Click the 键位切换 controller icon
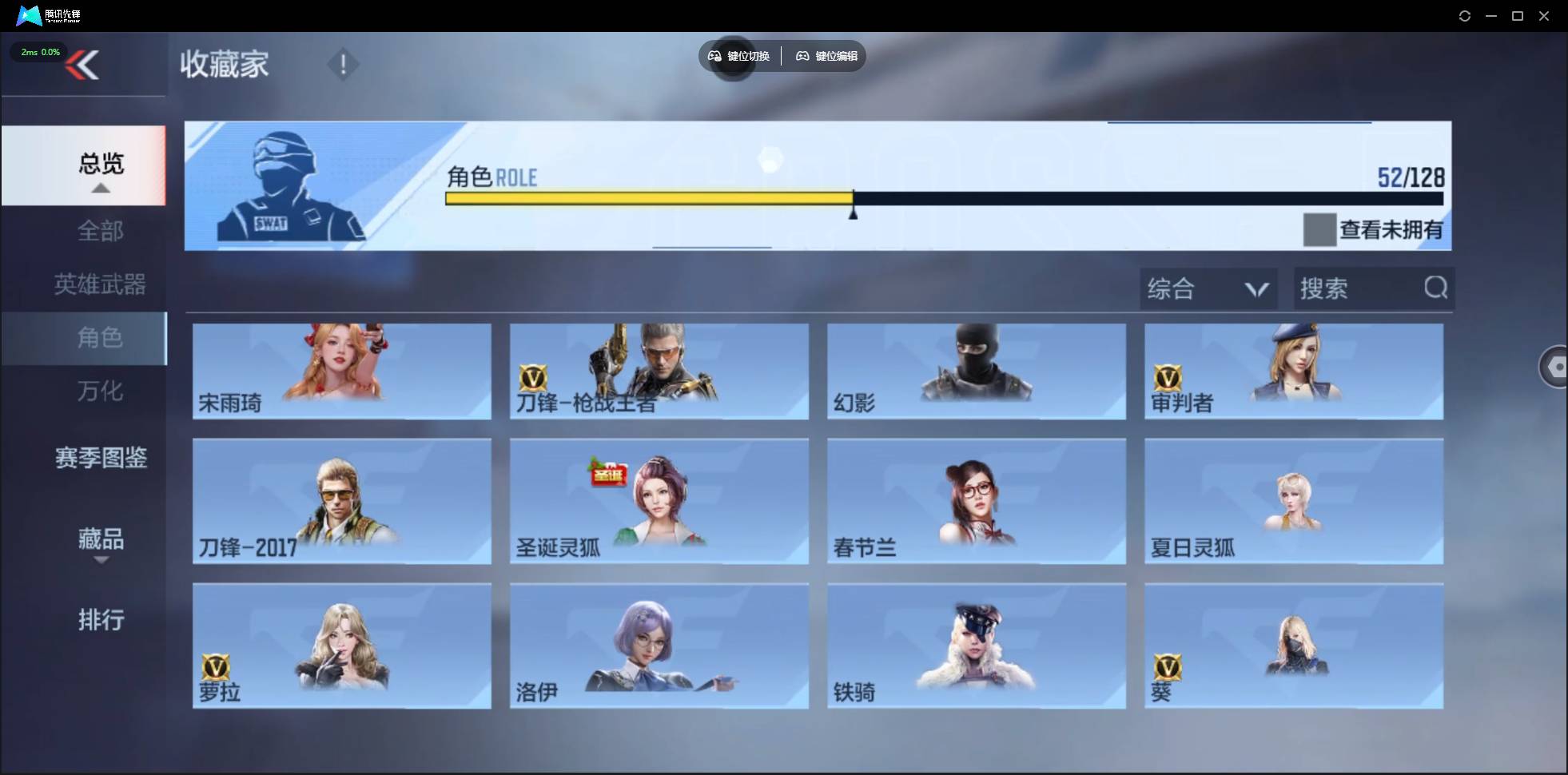 click(x=714, y=56)
